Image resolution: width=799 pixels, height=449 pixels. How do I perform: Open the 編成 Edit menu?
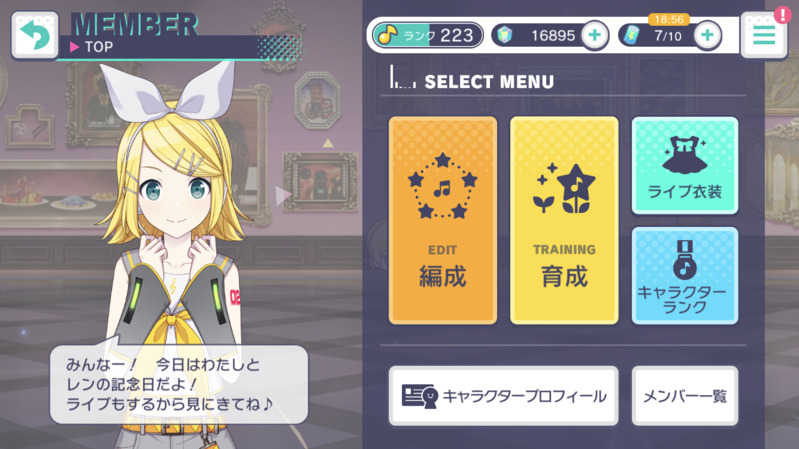tap(443, 220)
